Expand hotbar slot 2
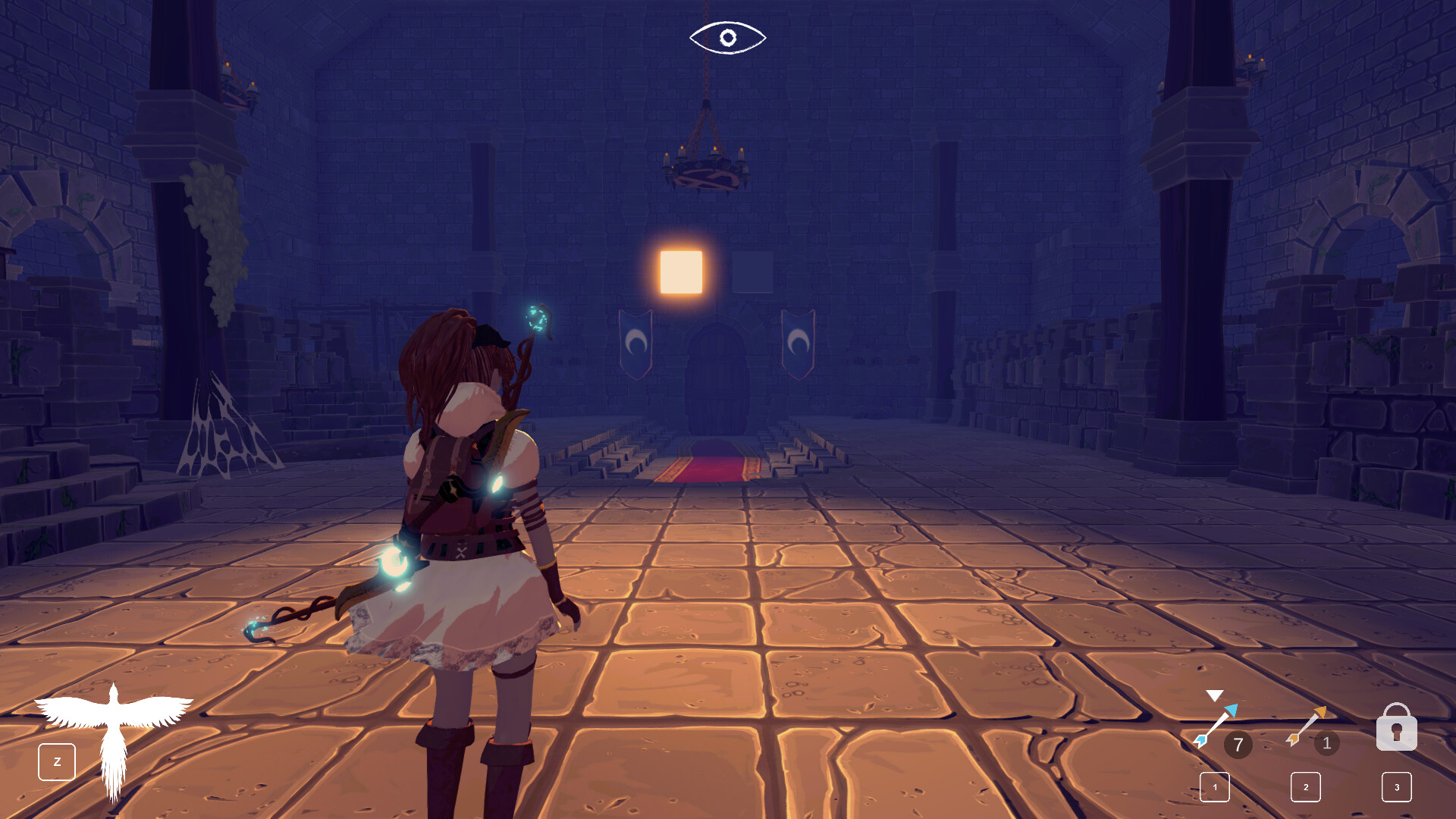 [x=1305, y=788]
